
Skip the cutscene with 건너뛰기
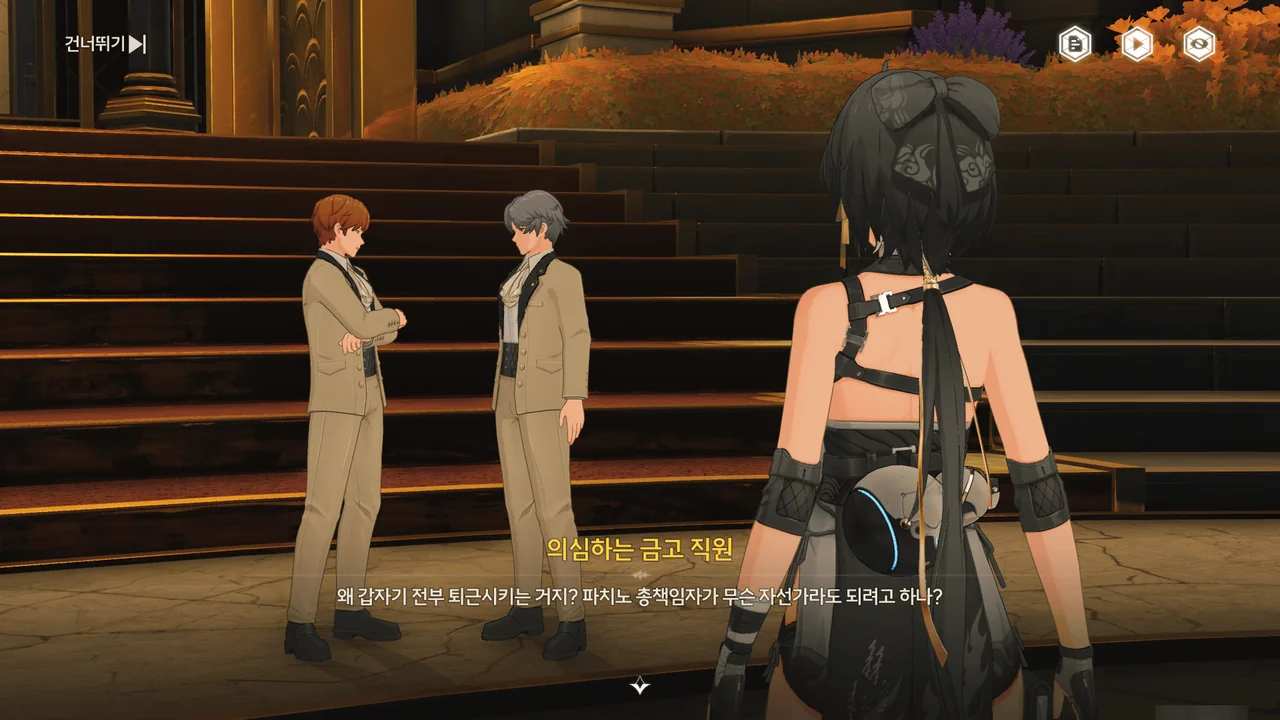point(106,44)
